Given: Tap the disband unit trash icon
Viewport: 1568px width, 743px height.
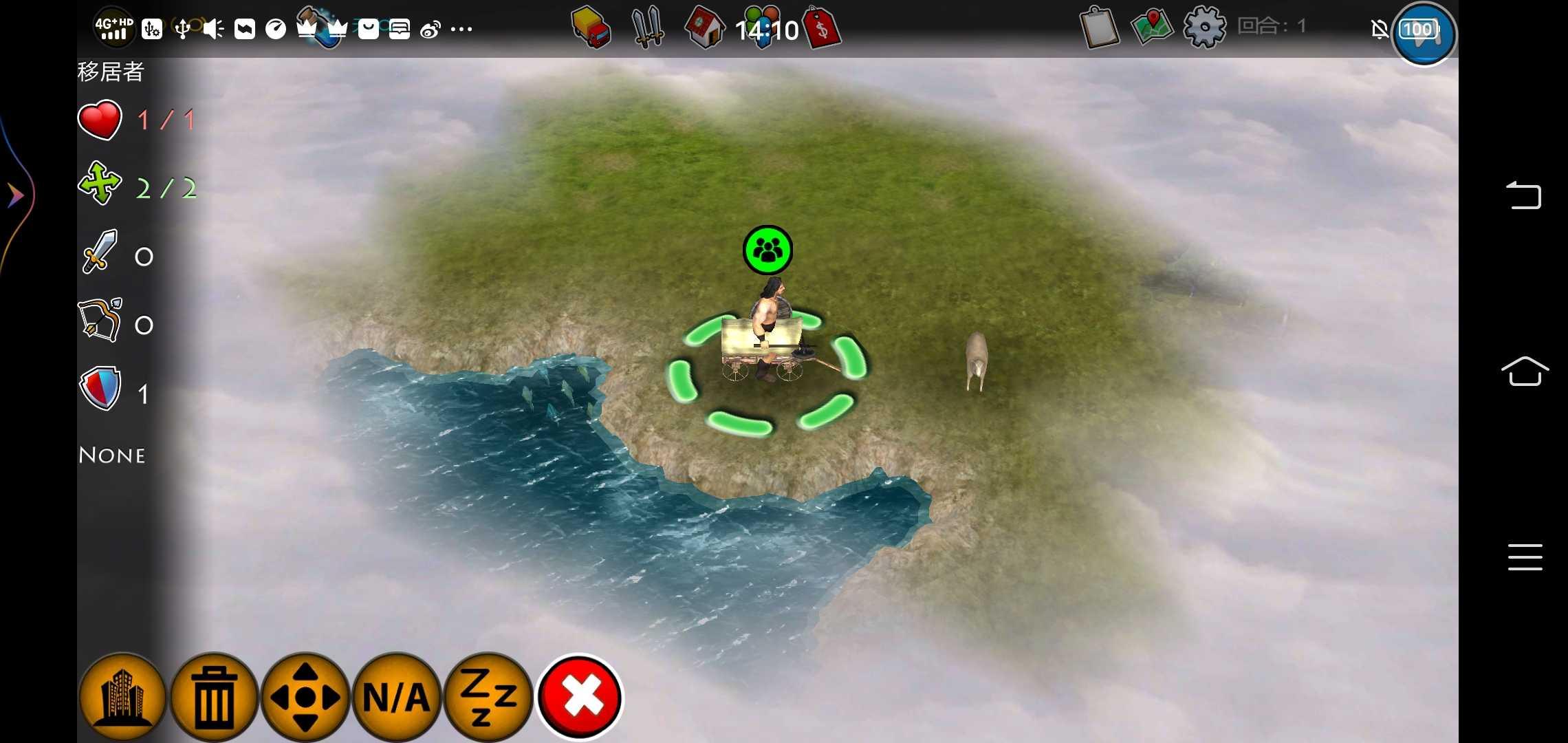Looking at the screenshot, I should coord(214,697).
